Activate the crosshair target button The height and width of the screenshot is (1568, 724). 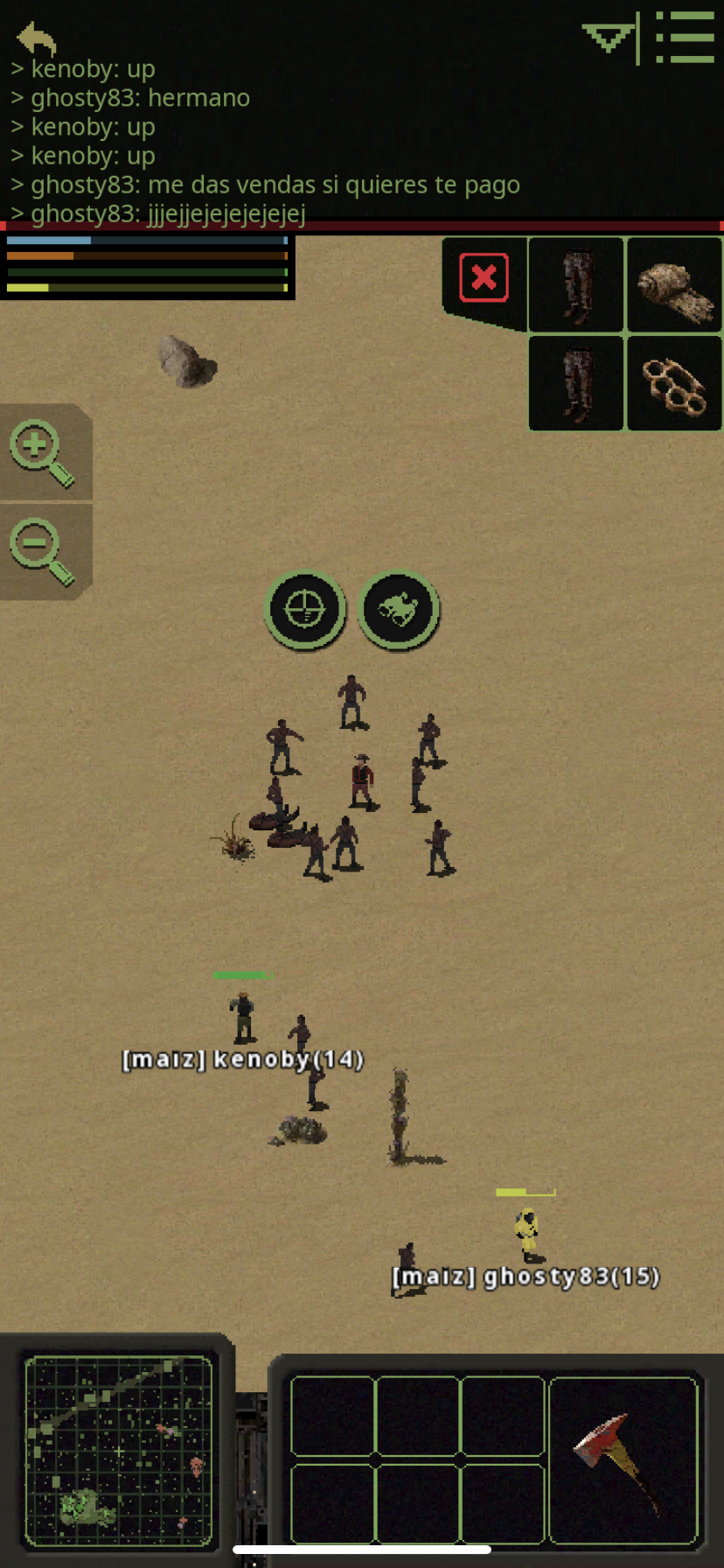coord(305,609)
